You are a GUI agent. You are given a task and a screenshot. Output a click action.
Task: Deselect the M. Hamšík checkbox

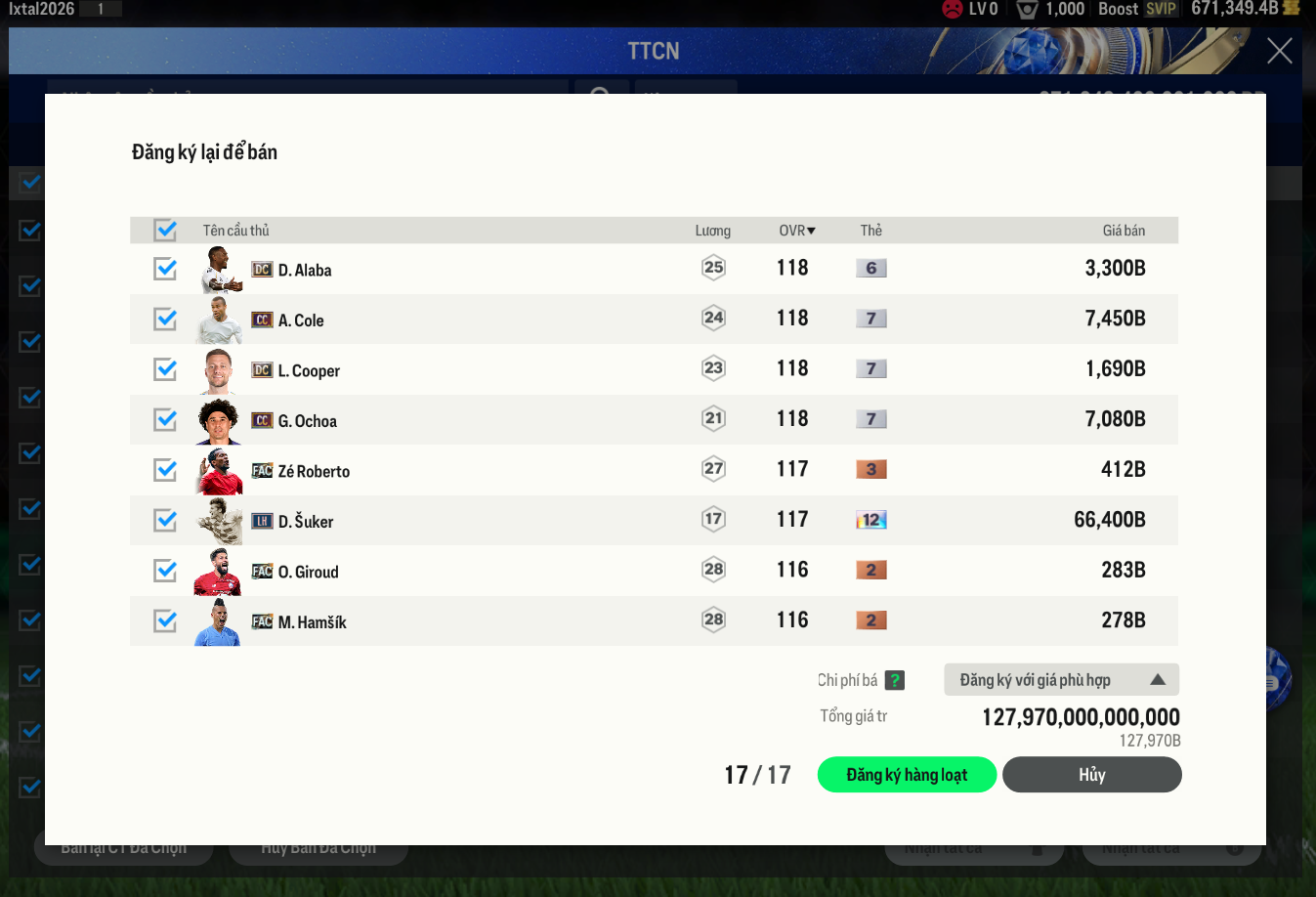[165, 621]
